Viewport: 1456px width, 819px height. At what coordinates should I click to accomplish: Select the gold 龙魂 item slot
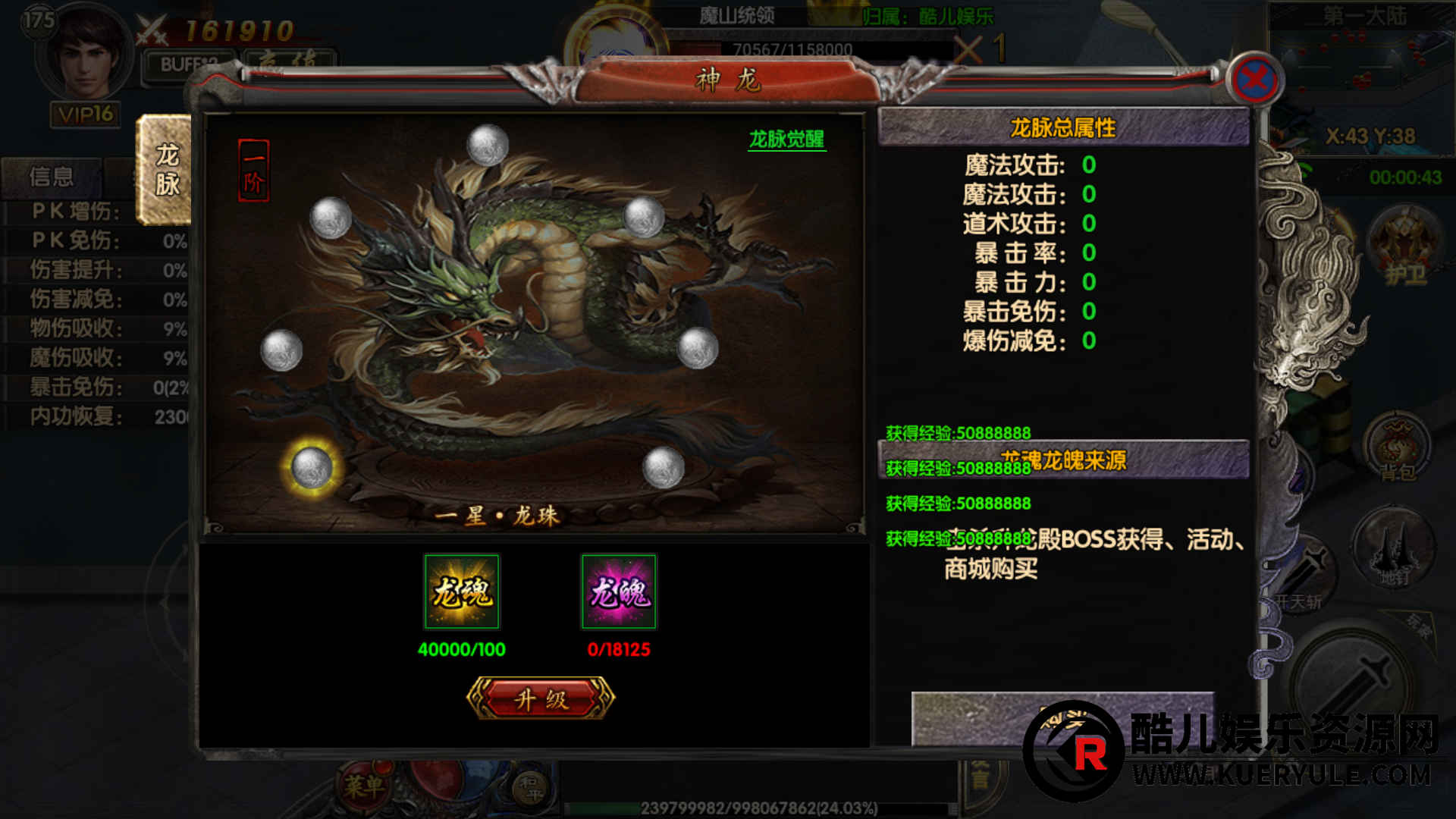(462, 591)
